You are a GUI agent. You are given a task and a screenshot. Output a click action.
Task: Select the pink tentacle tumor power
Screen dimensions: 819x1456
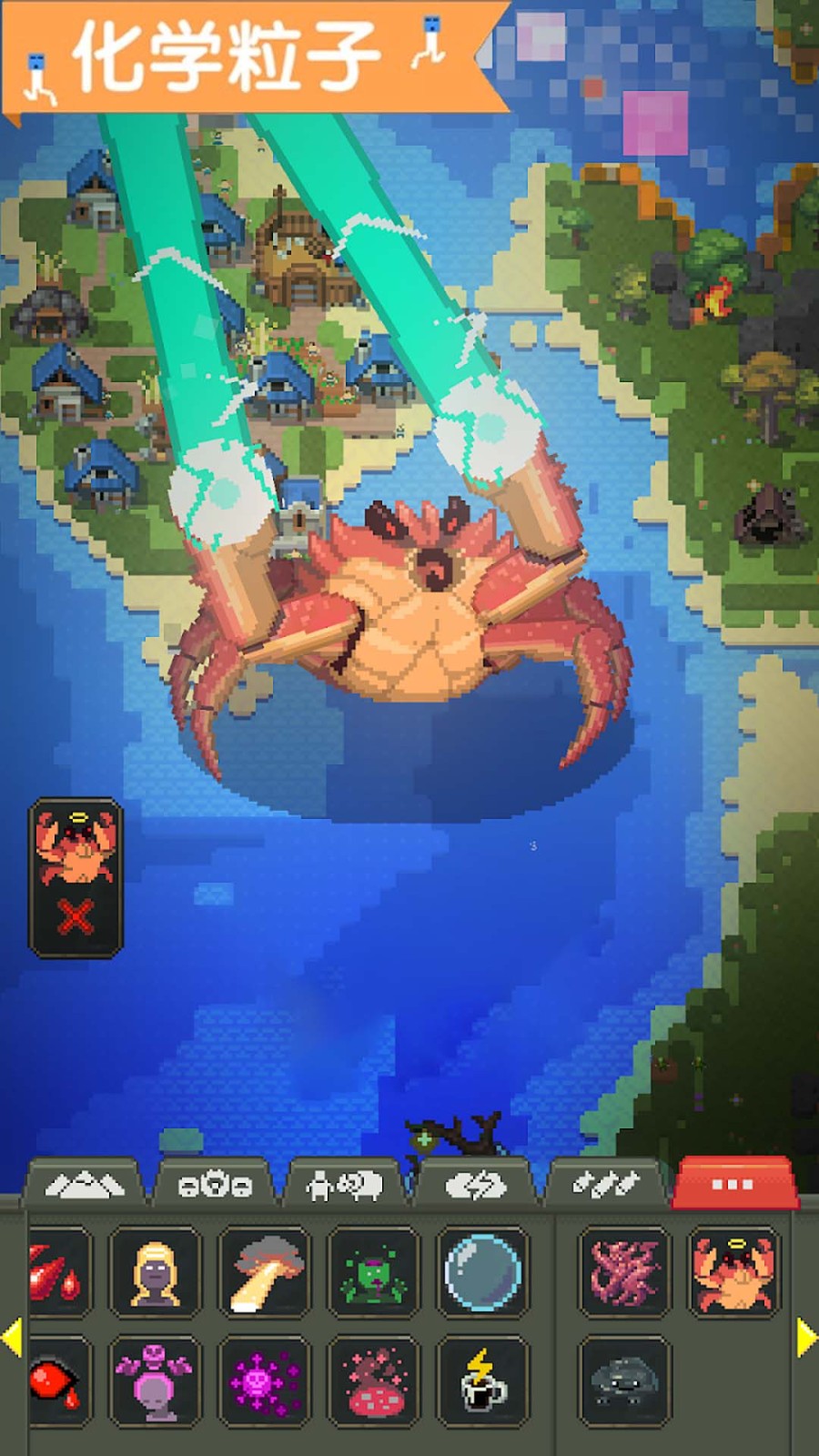click(624, 1272)
